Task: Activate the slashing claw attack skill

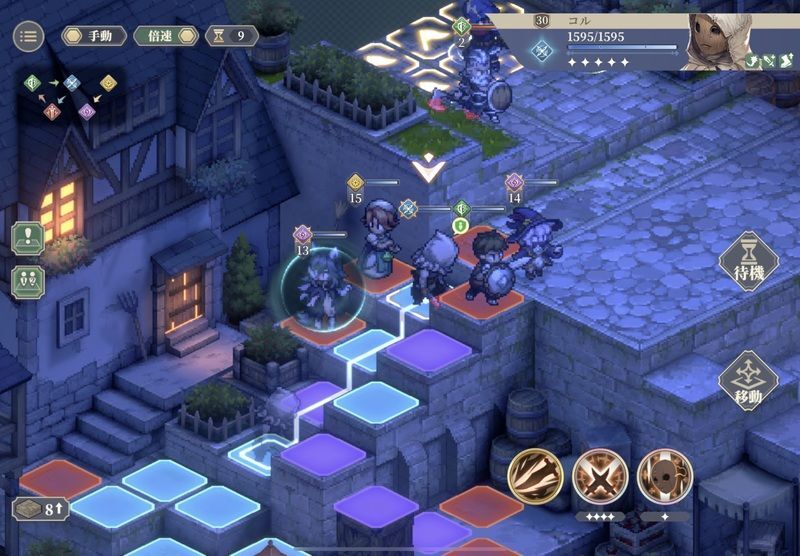Action: point(535,475)
